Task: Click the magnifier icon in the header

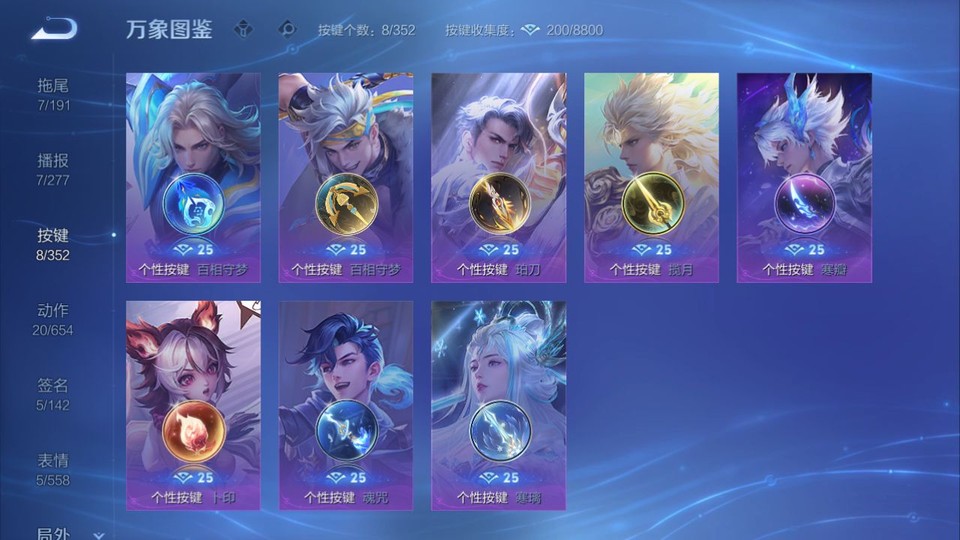Action: [x=288, y=29]
